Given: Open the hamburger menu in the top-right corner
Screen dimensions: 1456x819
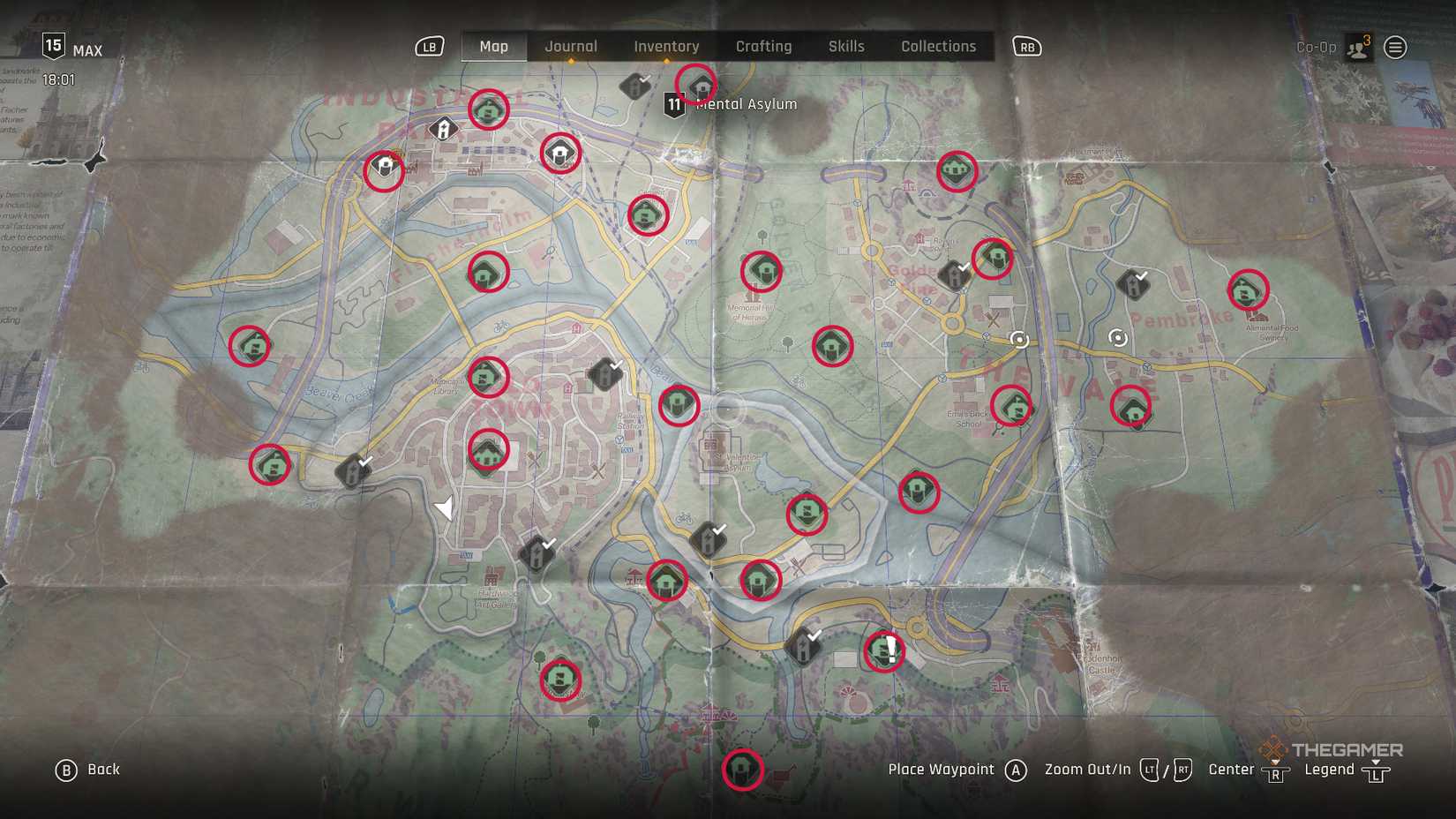Looking at the screenshot, I should click(x=1395, y=47).
